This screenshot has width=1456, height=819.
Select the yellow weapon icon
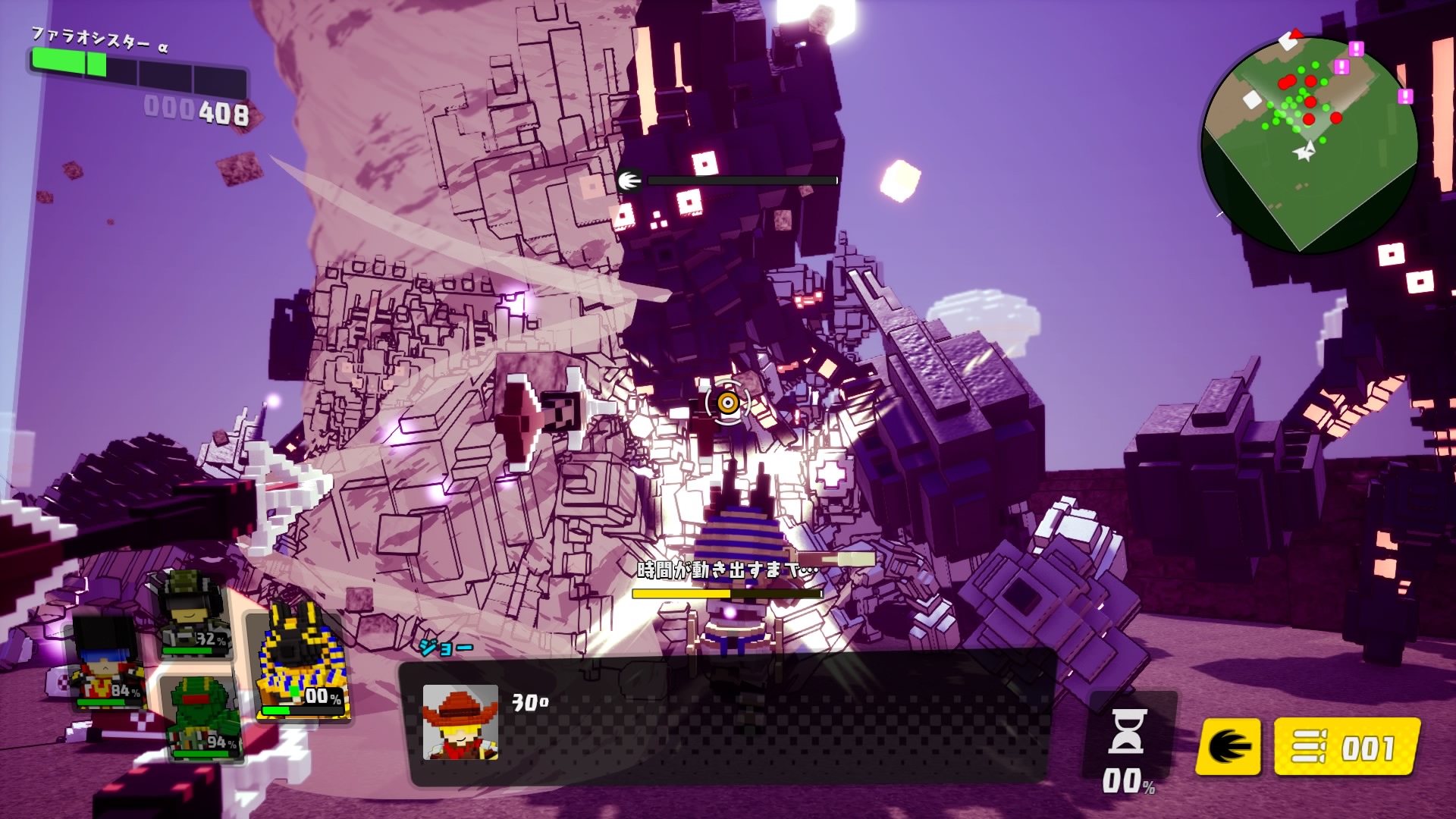click(x=1228, y=747)
